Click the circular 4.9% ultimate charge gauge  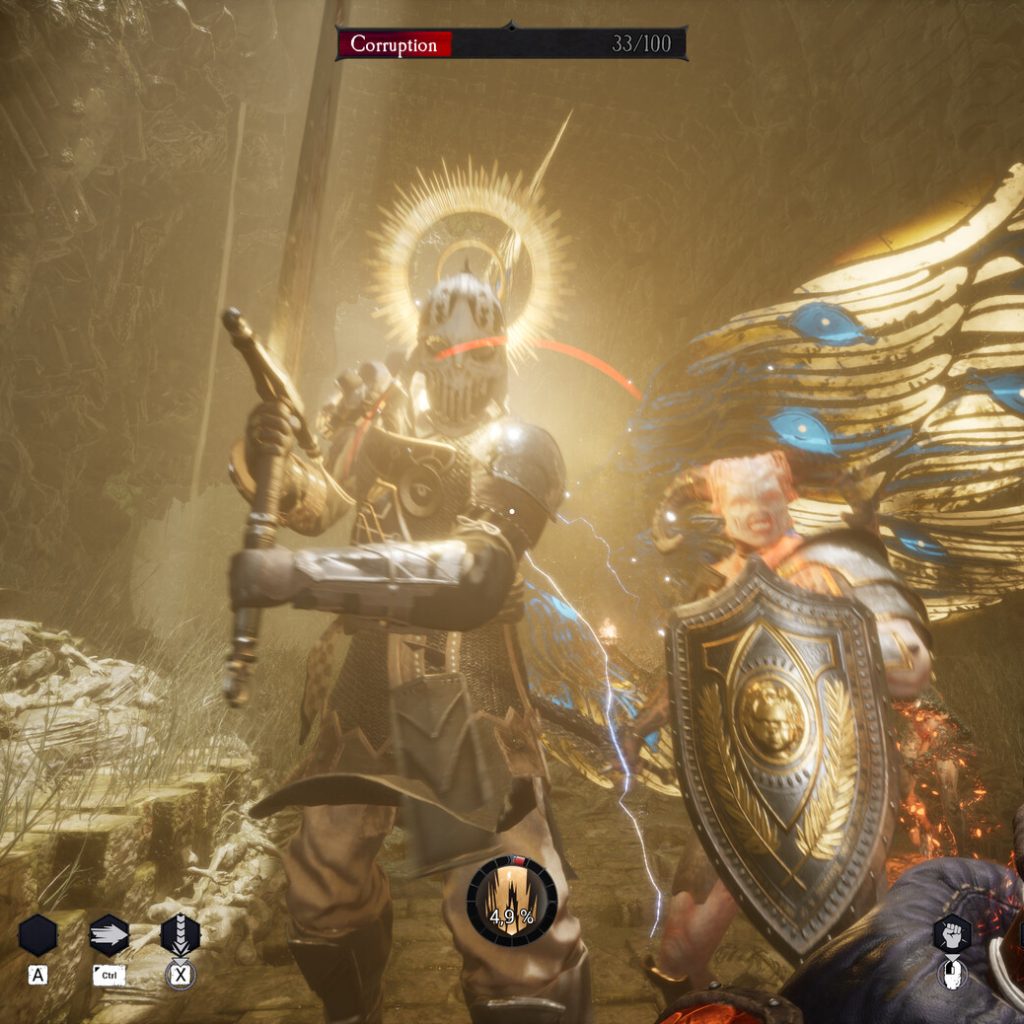(512, 901)
